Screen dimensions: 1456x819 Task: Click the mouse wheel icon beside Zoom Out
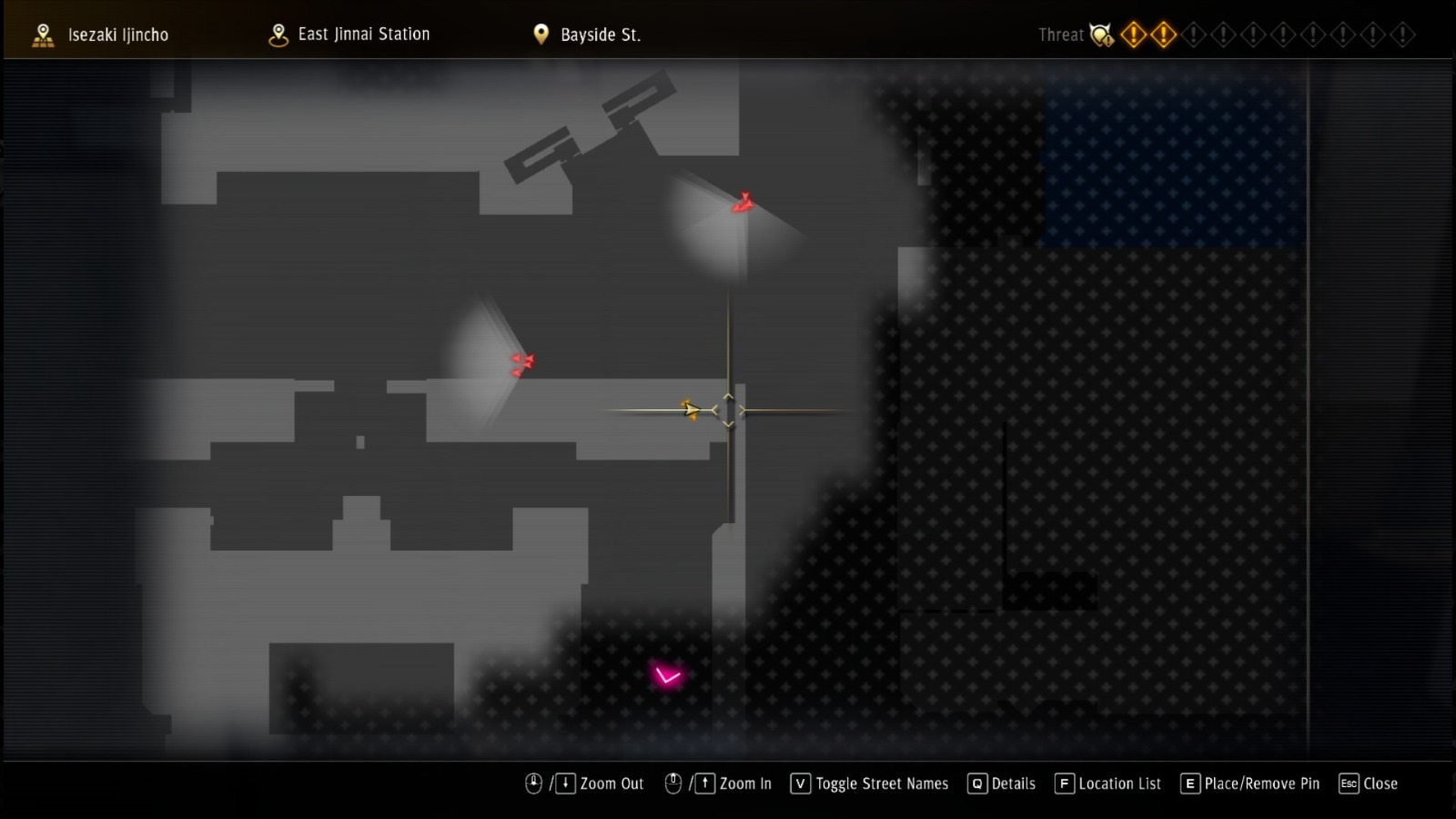click(533, 783)
